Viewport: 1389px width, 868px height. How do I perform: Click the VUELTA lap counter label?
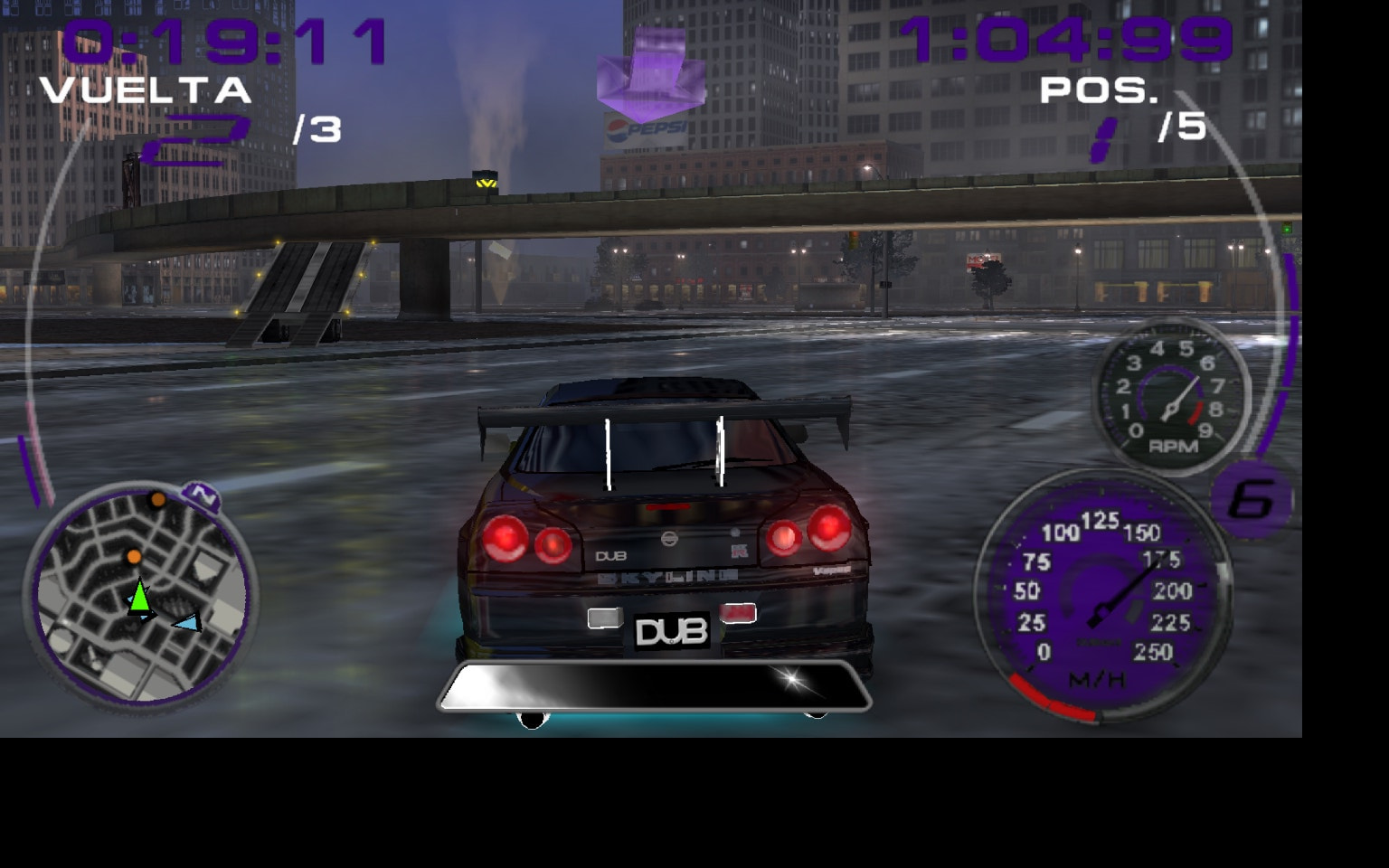click(x=147, y=89)
